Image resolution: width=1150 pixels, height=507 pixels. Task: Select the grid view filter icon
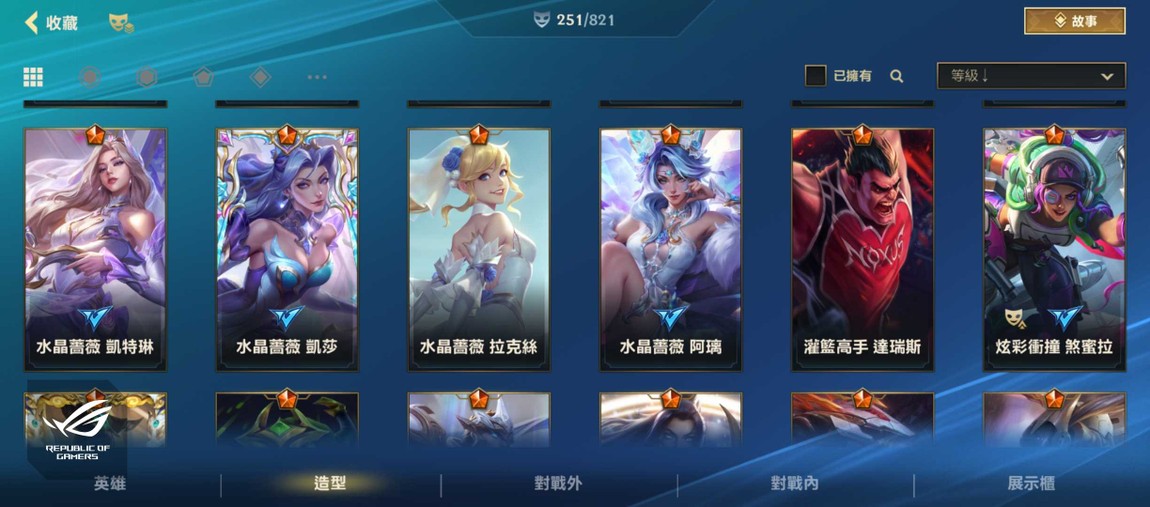click(x=33, y=77)
